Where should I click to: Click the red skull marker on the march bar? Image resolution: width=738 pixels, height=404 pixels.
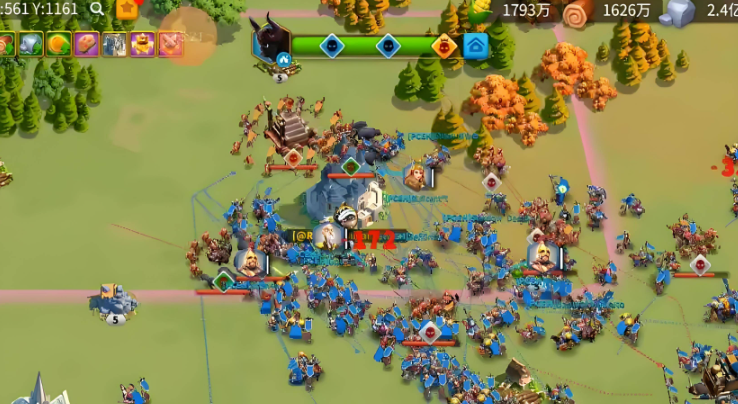(444, 45)
